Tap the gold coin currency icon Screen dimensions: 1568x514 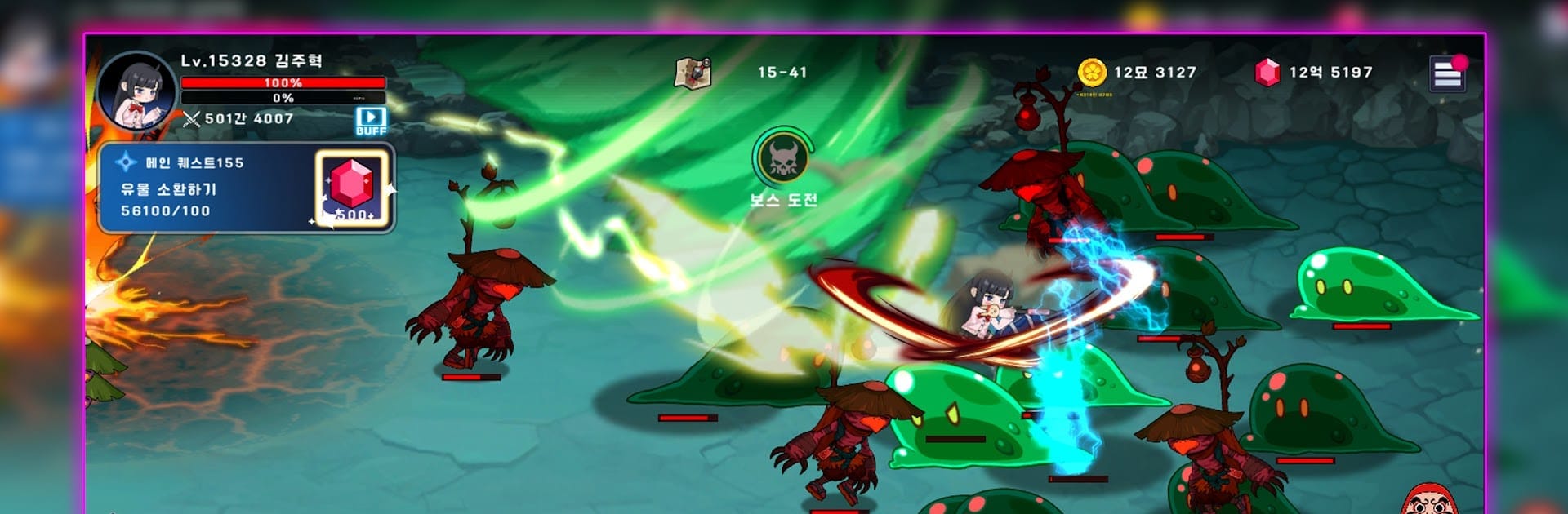(x=1092, y=73)
